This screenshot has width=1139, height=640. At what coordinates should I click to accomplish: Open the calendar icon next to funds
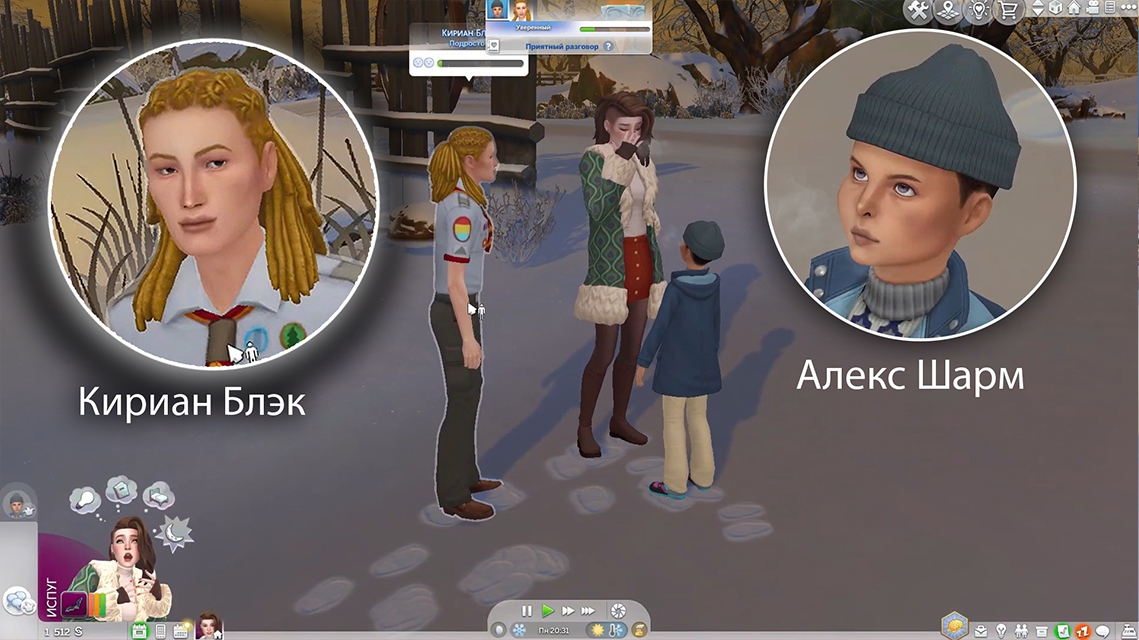[x=139, y=631]
